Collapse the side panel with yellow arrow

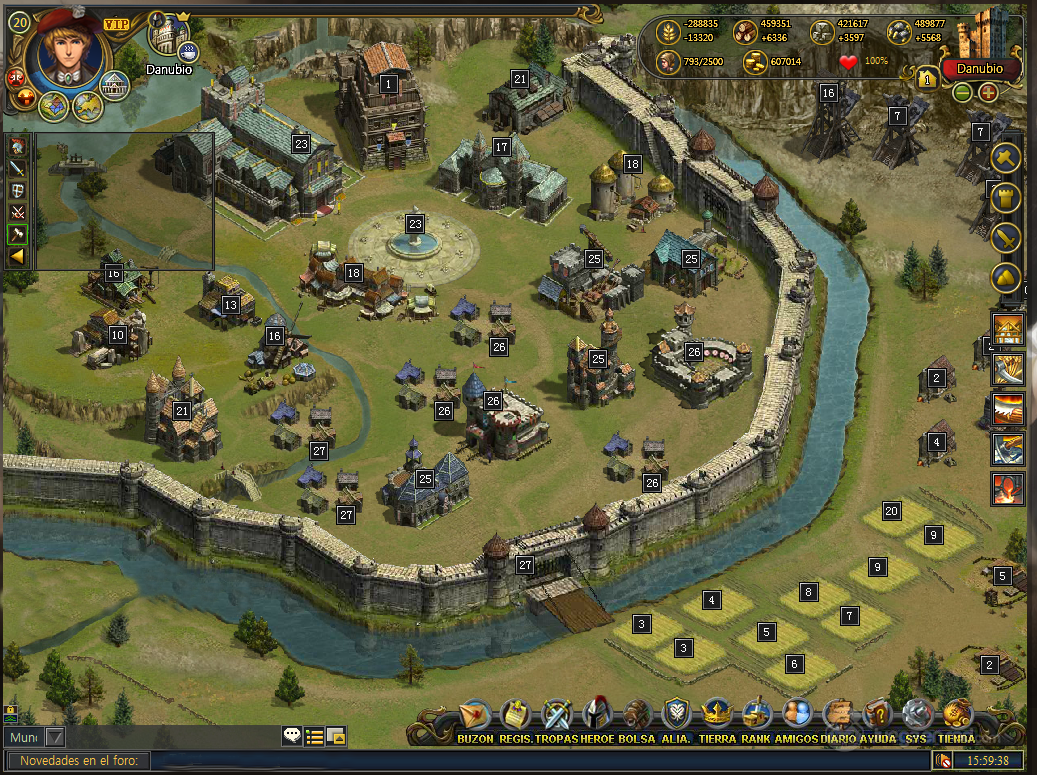(x=17, y=257)
